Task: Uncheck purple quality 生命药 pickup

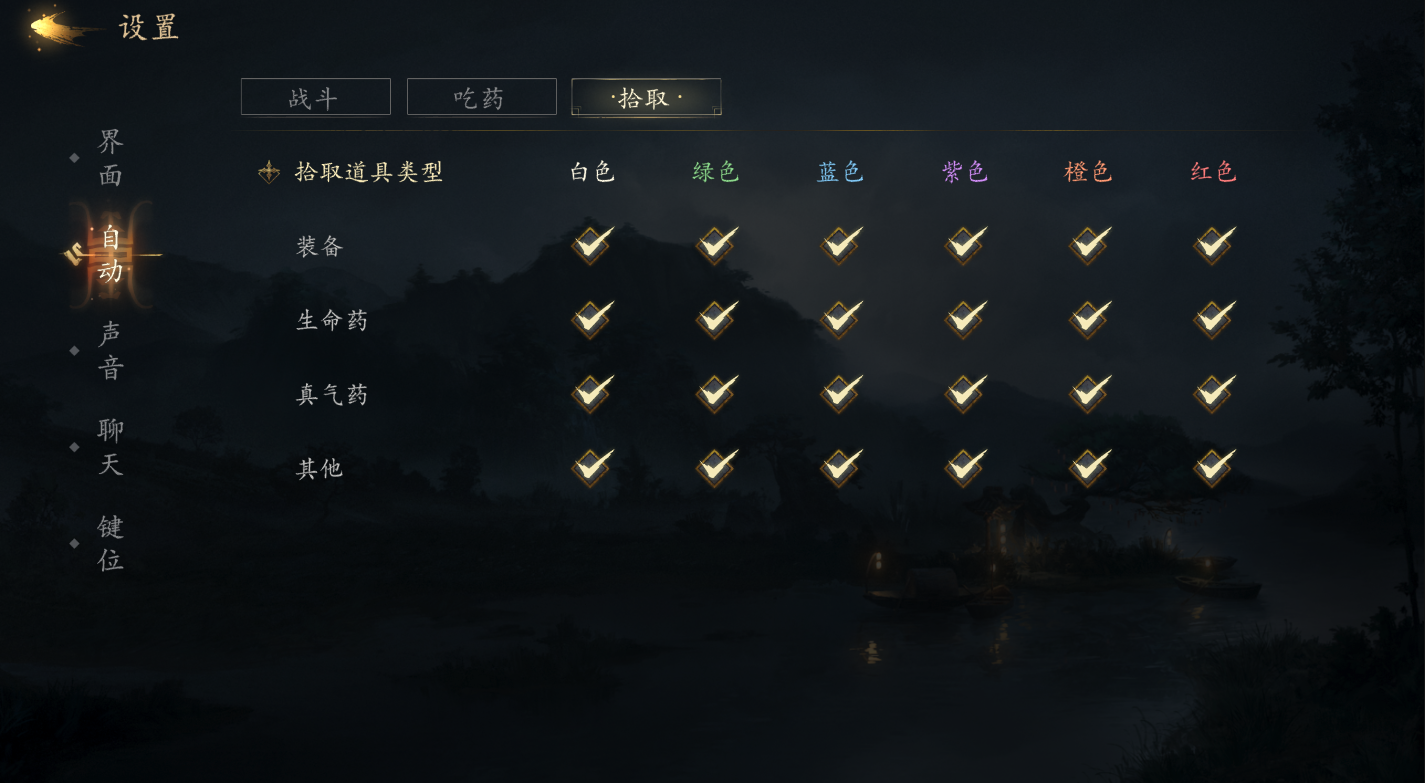Action: [x=963, y=319]
